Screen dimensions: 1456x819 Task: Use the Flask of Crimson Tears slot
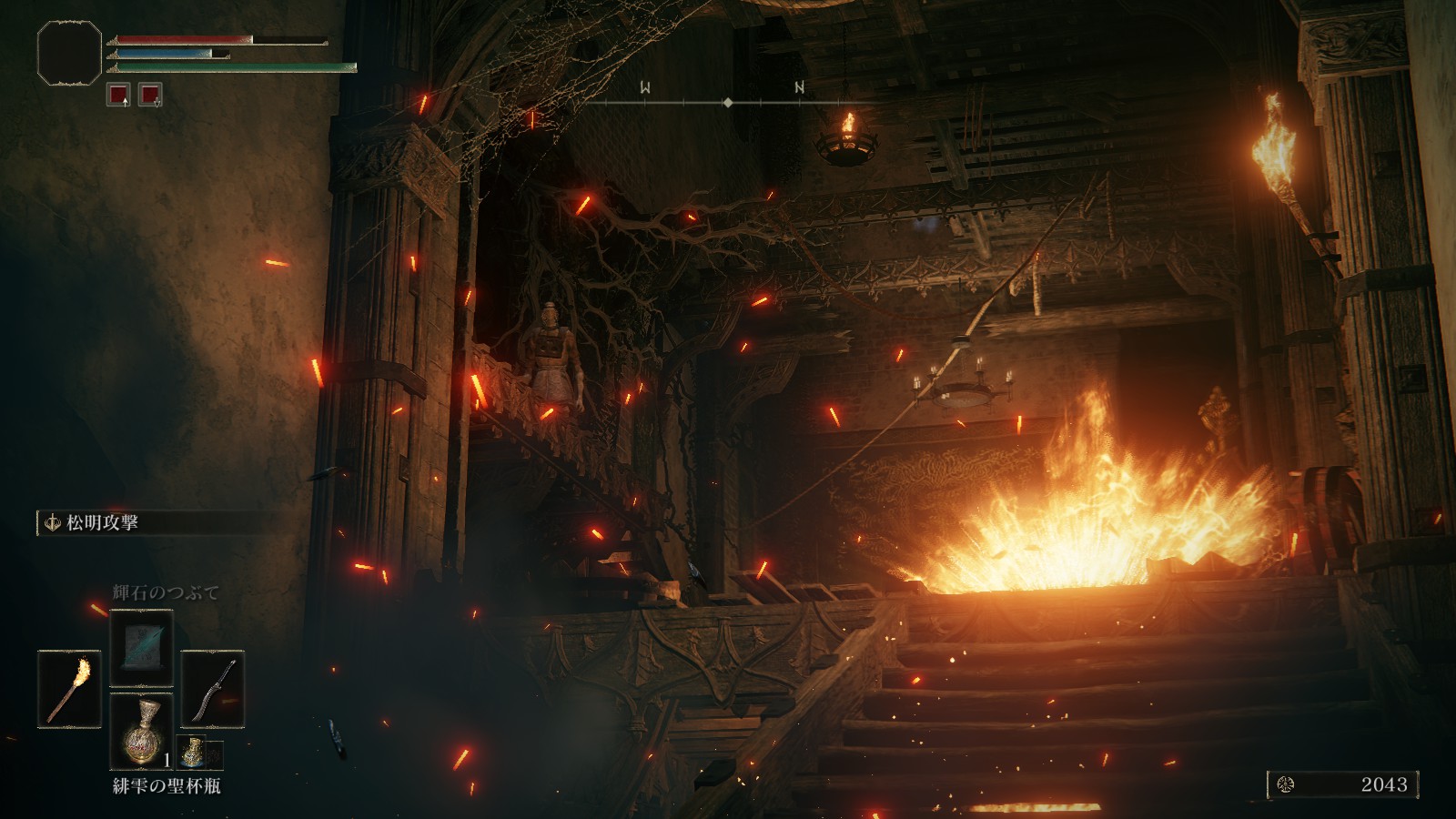point(141,731)
